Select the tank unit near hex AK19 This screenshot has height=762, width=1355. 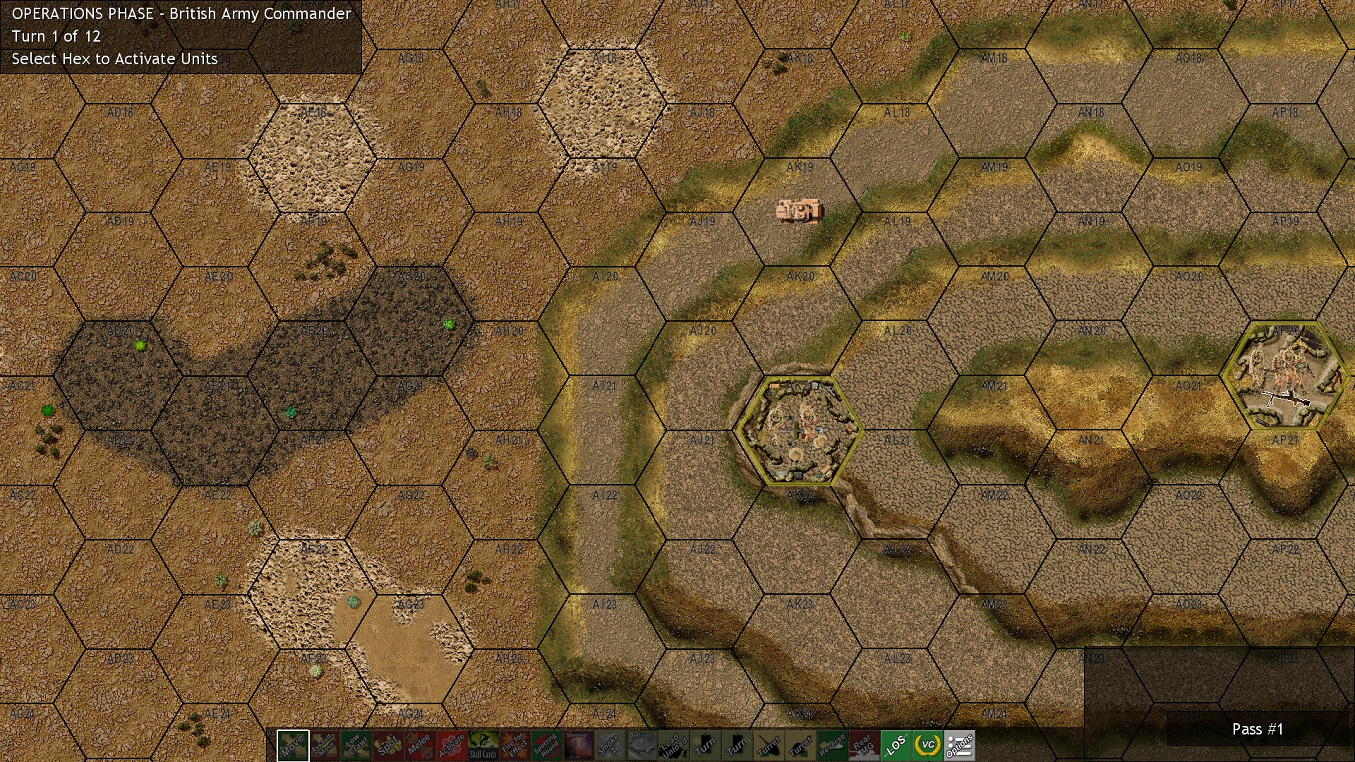(x=797, y=210)
